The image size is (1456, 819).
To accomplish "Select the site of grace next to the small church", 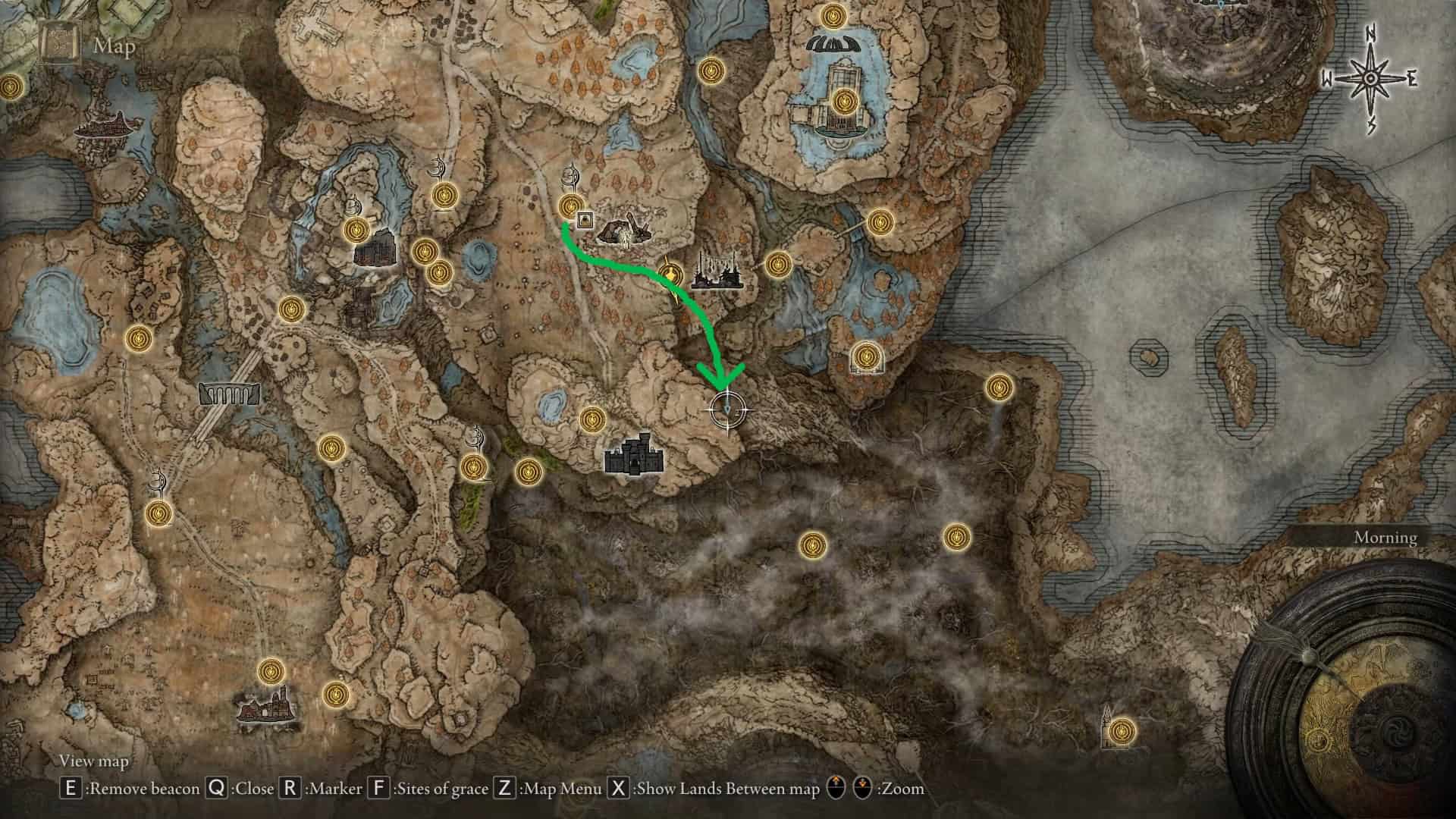I will pyautogui.click(x=1122, y=732).
